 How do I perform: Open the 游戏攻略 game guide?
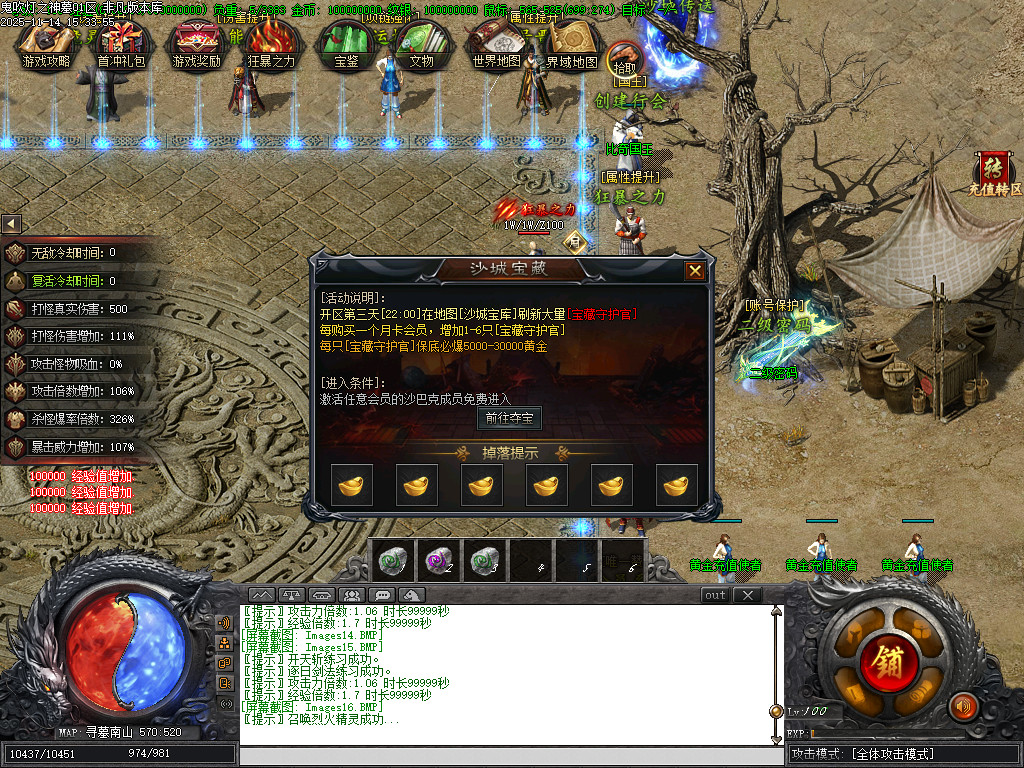46,44
